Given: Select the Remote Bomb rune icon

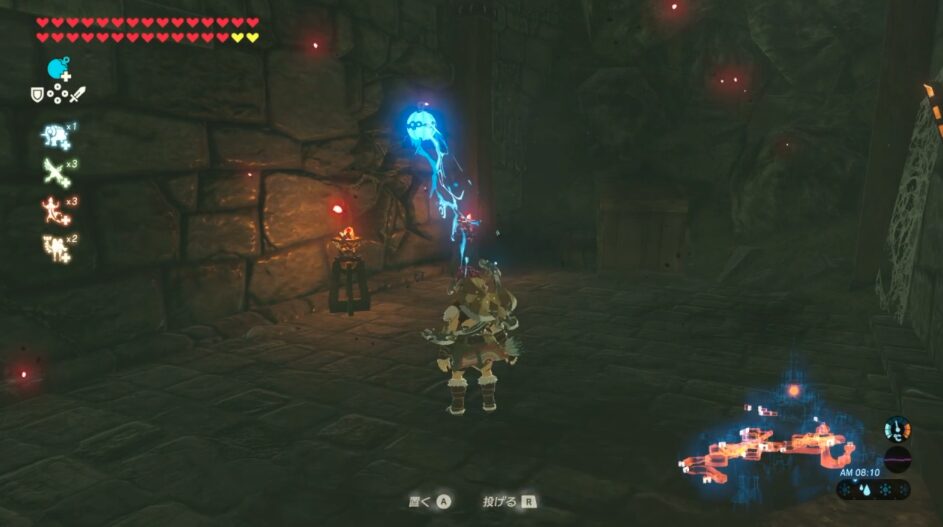Looking at the screenshot, I should 58,69.
